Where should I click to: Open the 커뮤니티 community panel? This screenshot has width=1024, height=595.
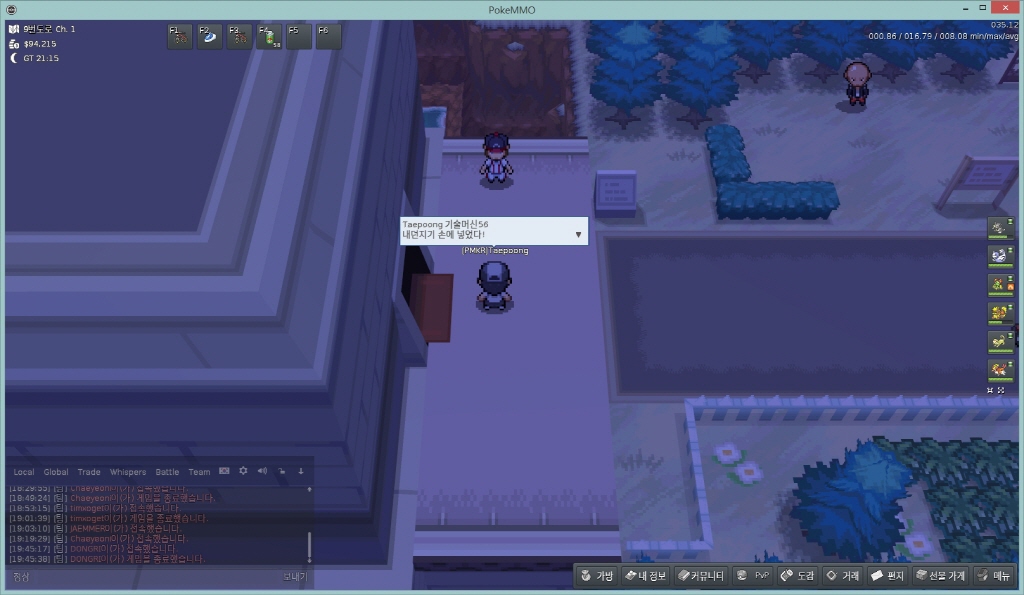pos(700,576)
